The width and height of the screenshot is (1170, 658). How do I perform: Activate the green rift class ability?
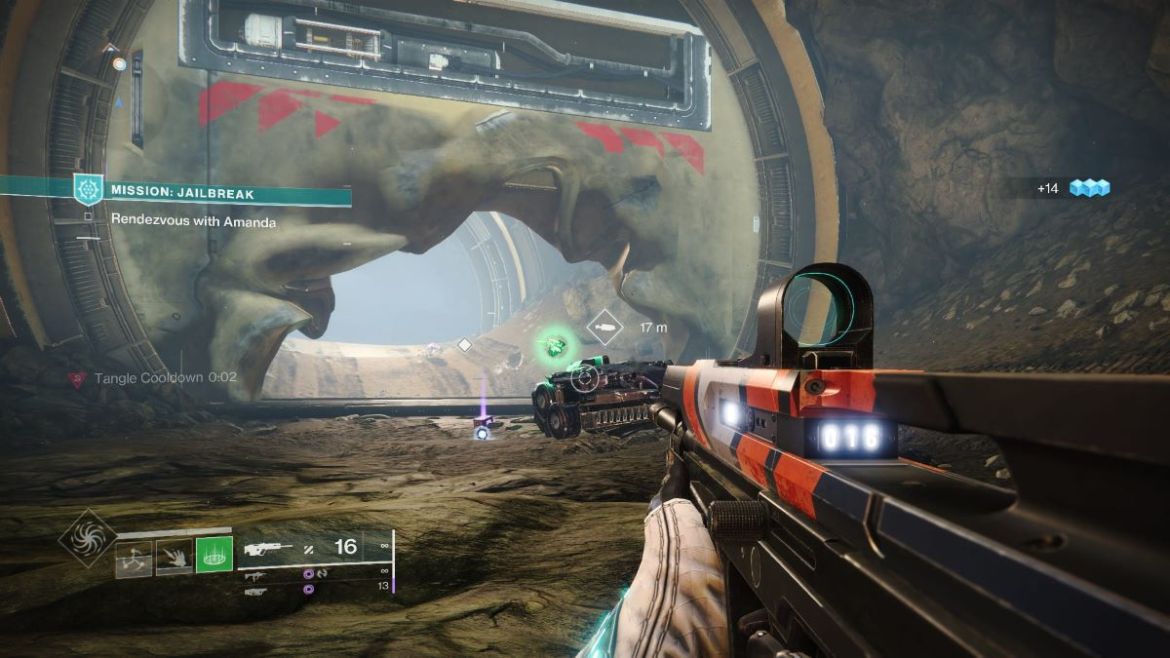214,553
